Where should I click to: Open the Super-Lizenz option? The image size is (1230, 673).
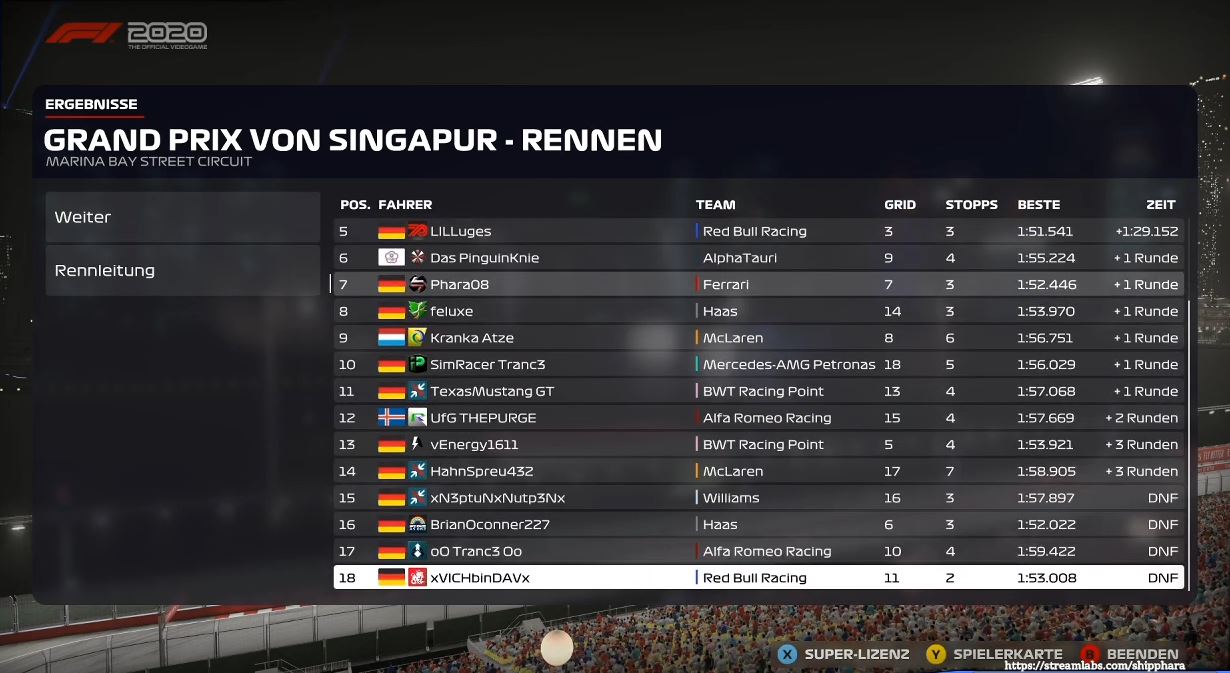pyautogui.click(x=845, y=654)
